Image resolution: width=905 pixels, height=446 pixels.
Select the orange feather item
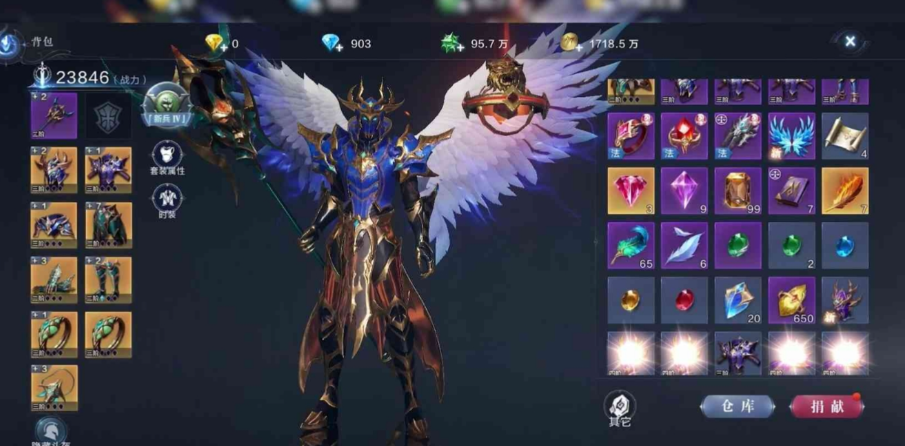(x=845, y=191)
